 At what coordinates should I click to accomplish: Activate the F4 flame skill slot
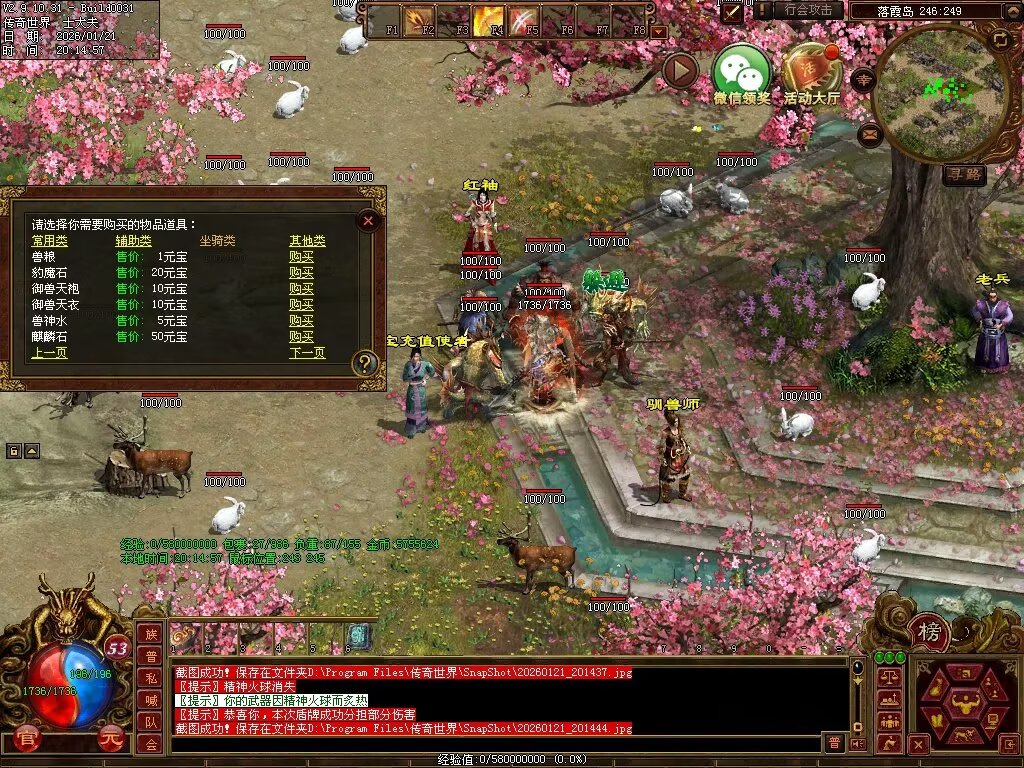tap(488, 19)
